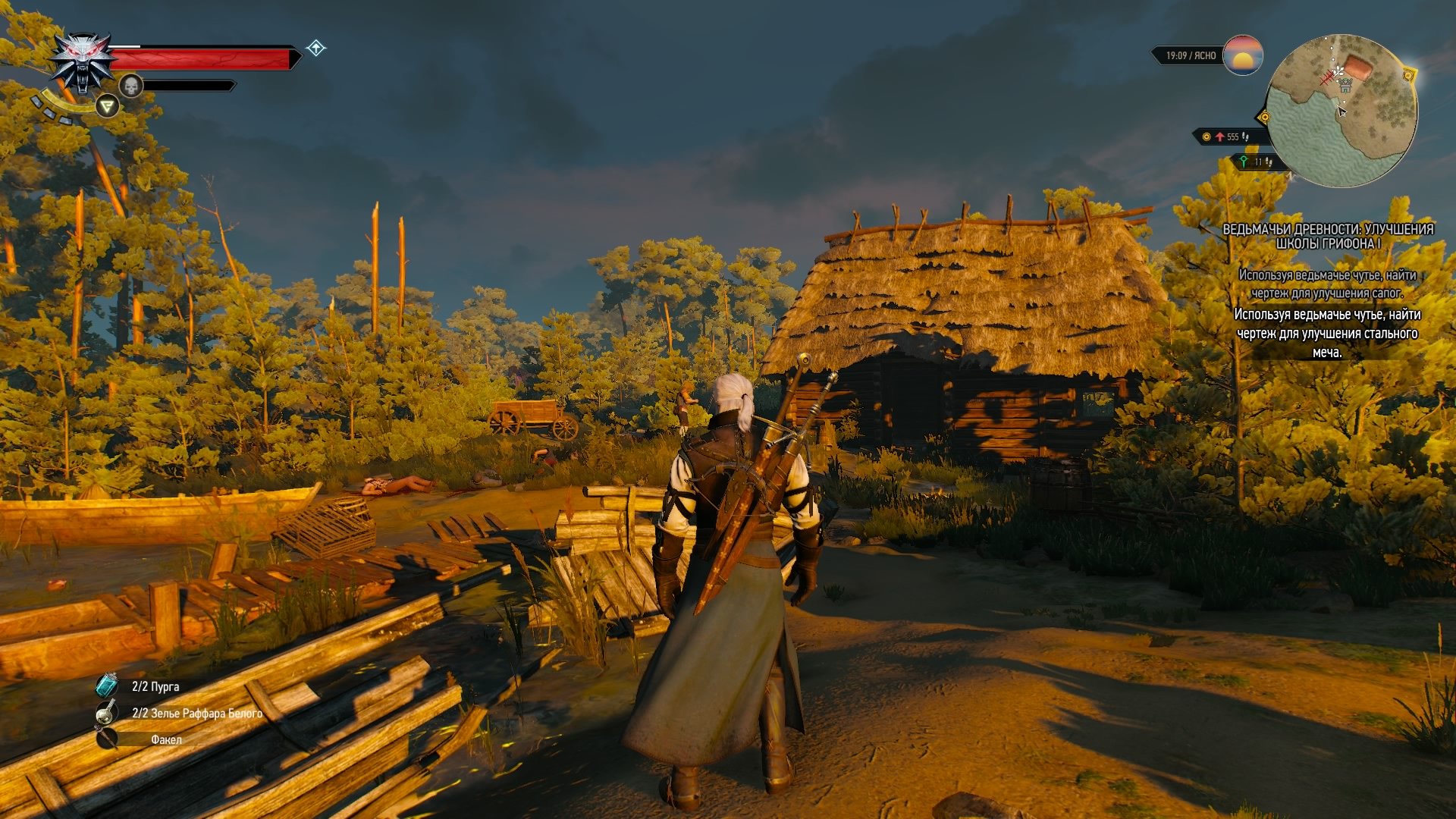Select the boots diagram objective
This screenshot has width=1456, height=819.
tap(1327, 284)
